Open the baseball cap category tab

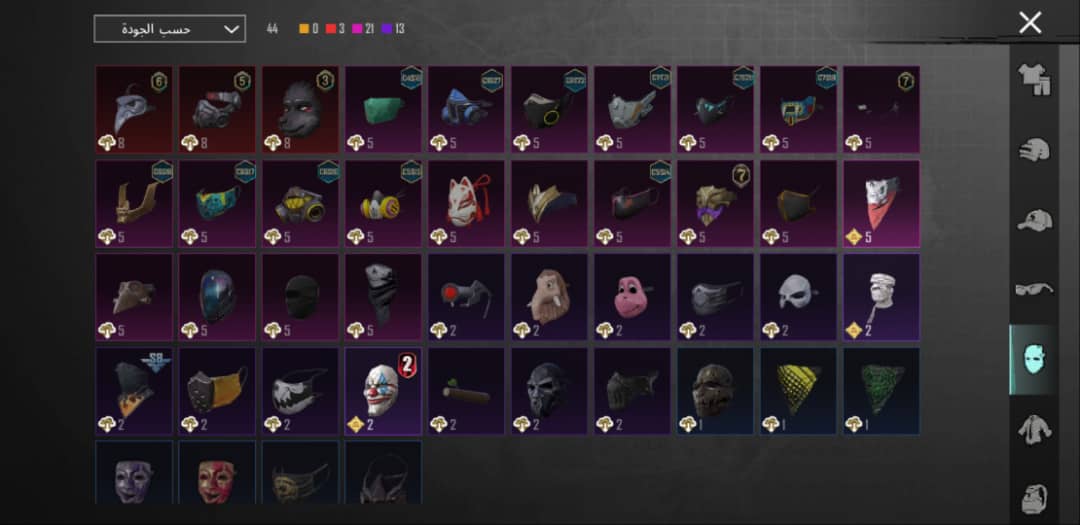(1033, 221)
